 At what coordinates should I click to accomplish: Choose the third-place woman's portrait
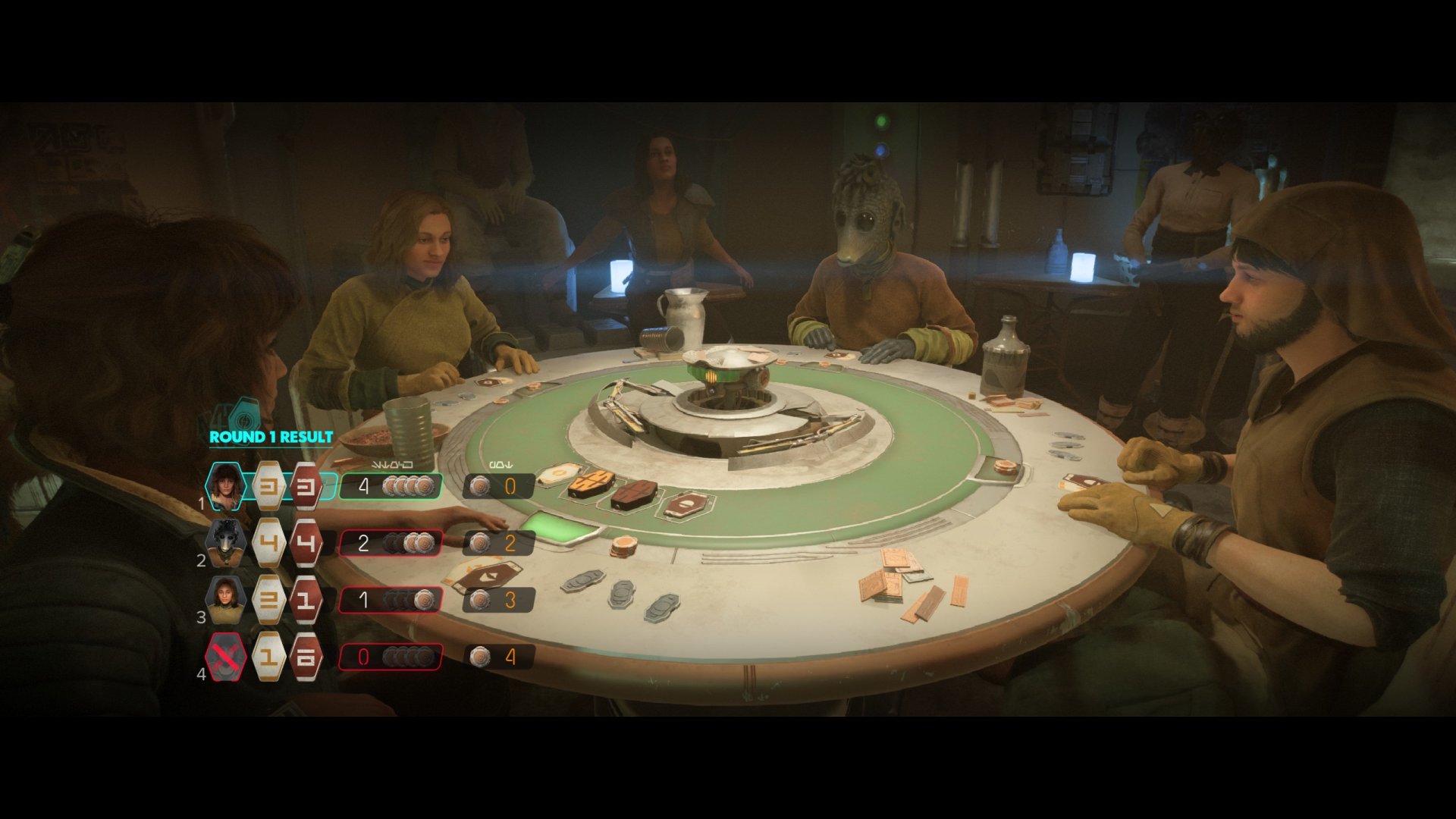225,599
